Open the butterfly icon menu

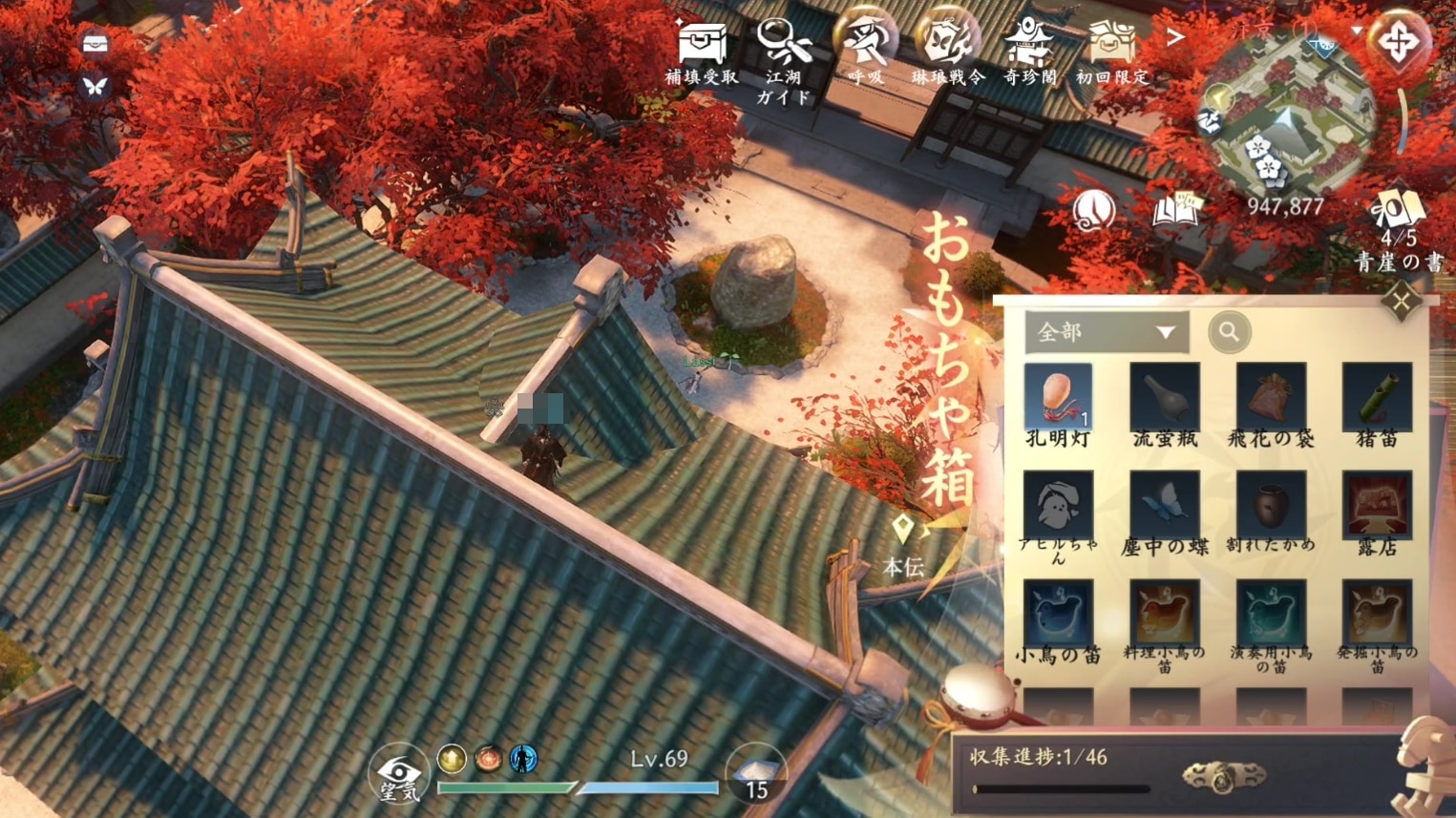(x=94, y=87)
